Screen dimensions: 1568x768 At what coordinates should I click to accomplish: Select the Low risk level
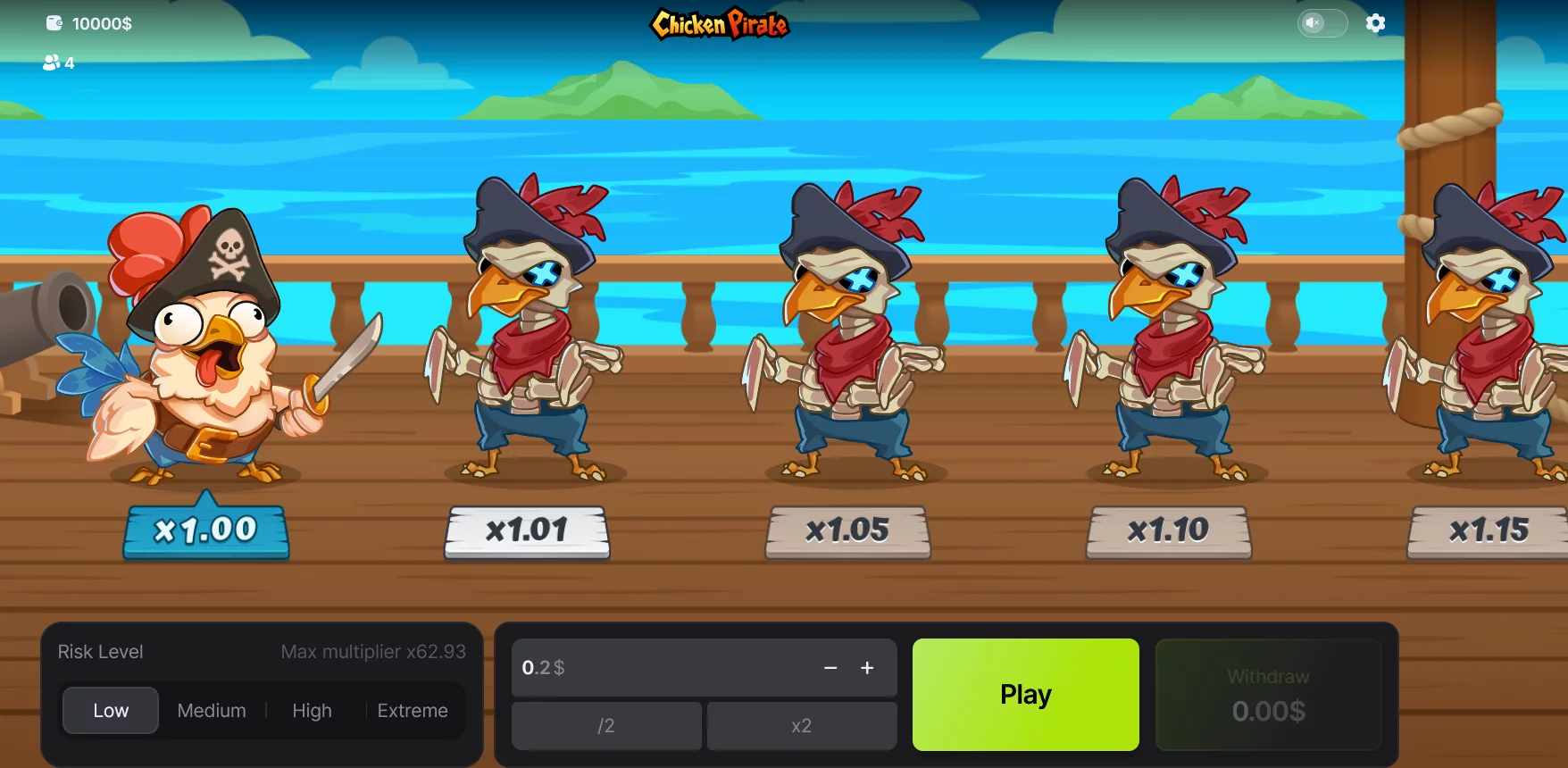coord(111,710)
